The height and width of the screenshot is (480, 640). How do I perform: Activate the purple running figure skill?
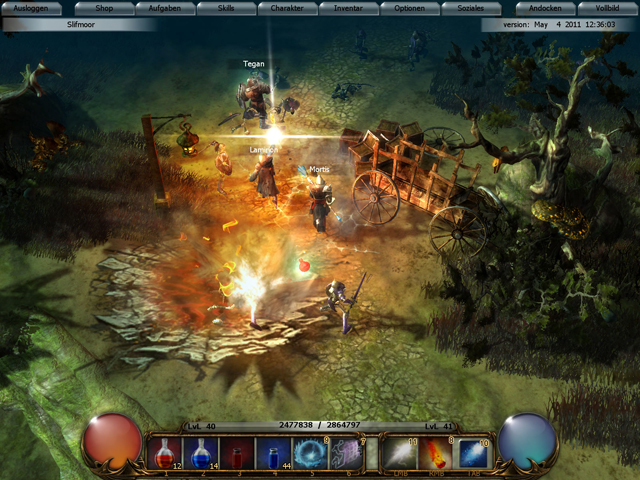(346, 453)
